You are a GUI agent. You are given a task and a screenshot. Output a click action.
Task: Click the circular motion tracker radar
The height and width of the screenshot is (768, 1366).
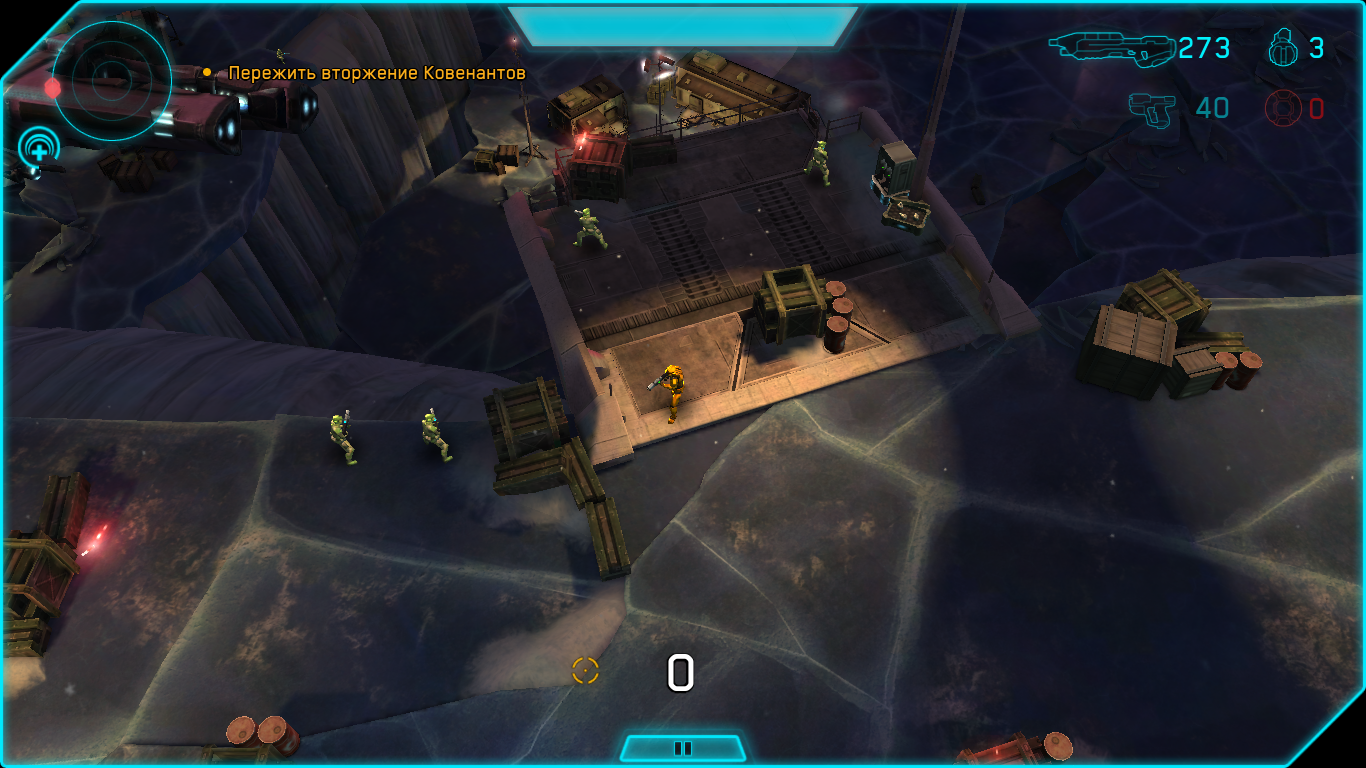tap(112, 80)
